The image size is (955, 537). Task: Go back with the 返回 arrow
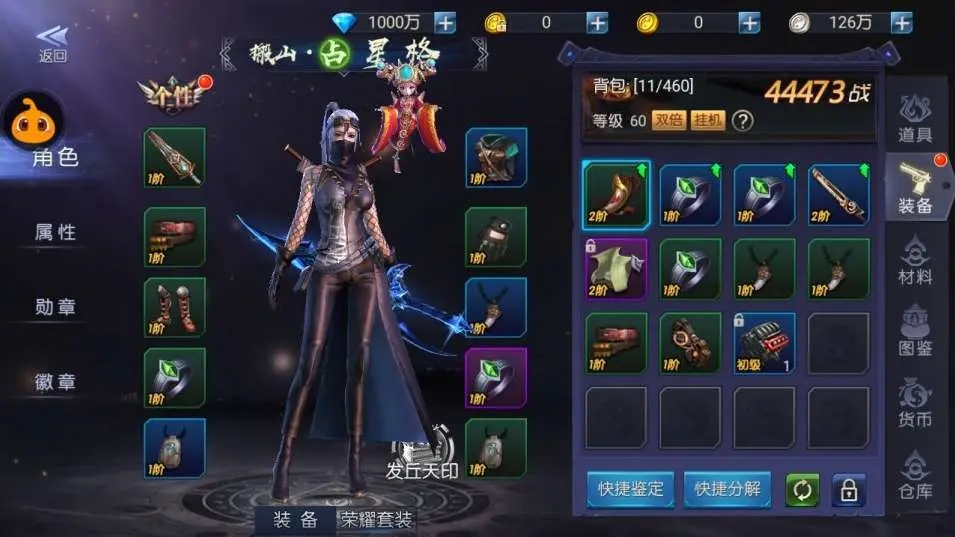coord(52,44)
